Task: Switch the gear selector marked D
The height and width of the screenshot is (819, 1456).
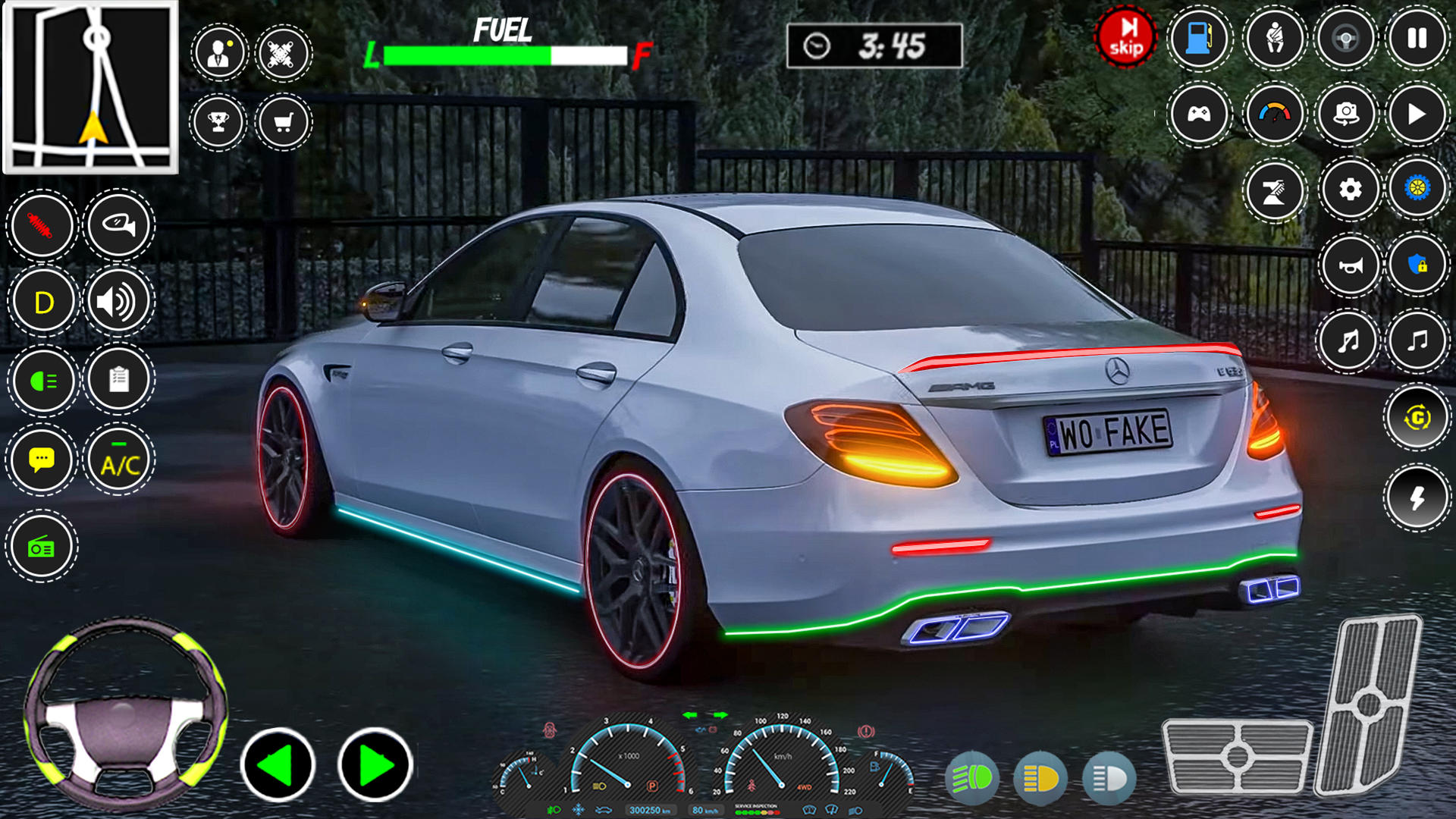Action: click(43, 302)
